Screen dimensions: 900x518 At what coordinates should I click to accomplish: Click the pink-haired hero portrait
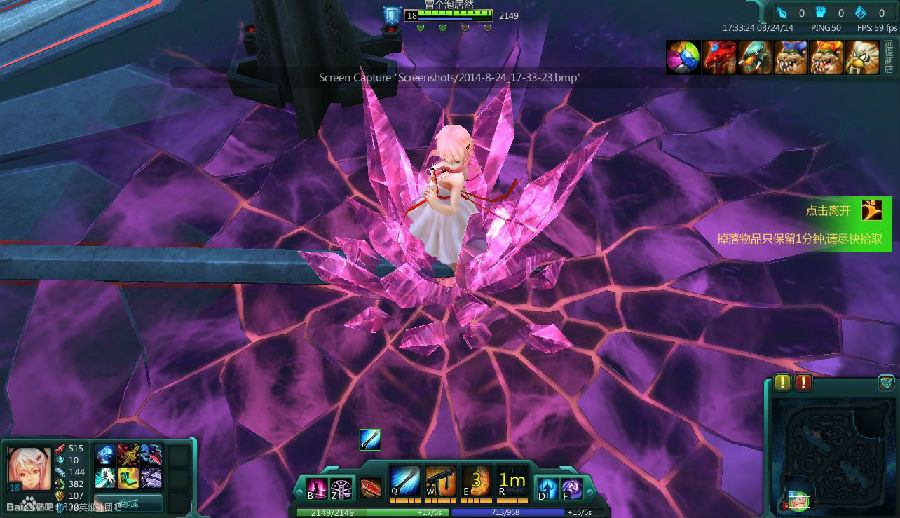click(29, 467)
